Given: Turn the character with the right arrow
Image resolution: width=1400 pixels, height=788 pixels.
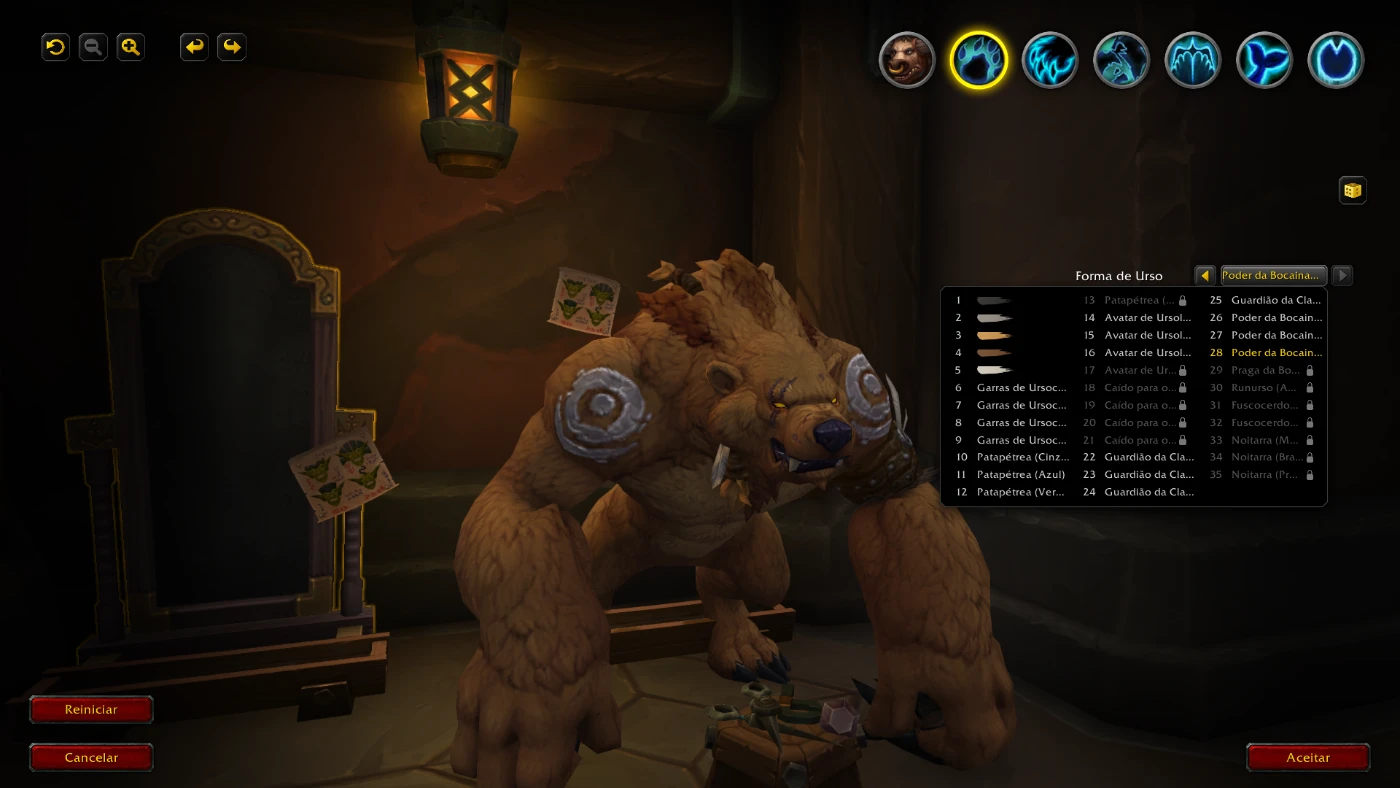Looking at the screenshot, I should (232, 47).
